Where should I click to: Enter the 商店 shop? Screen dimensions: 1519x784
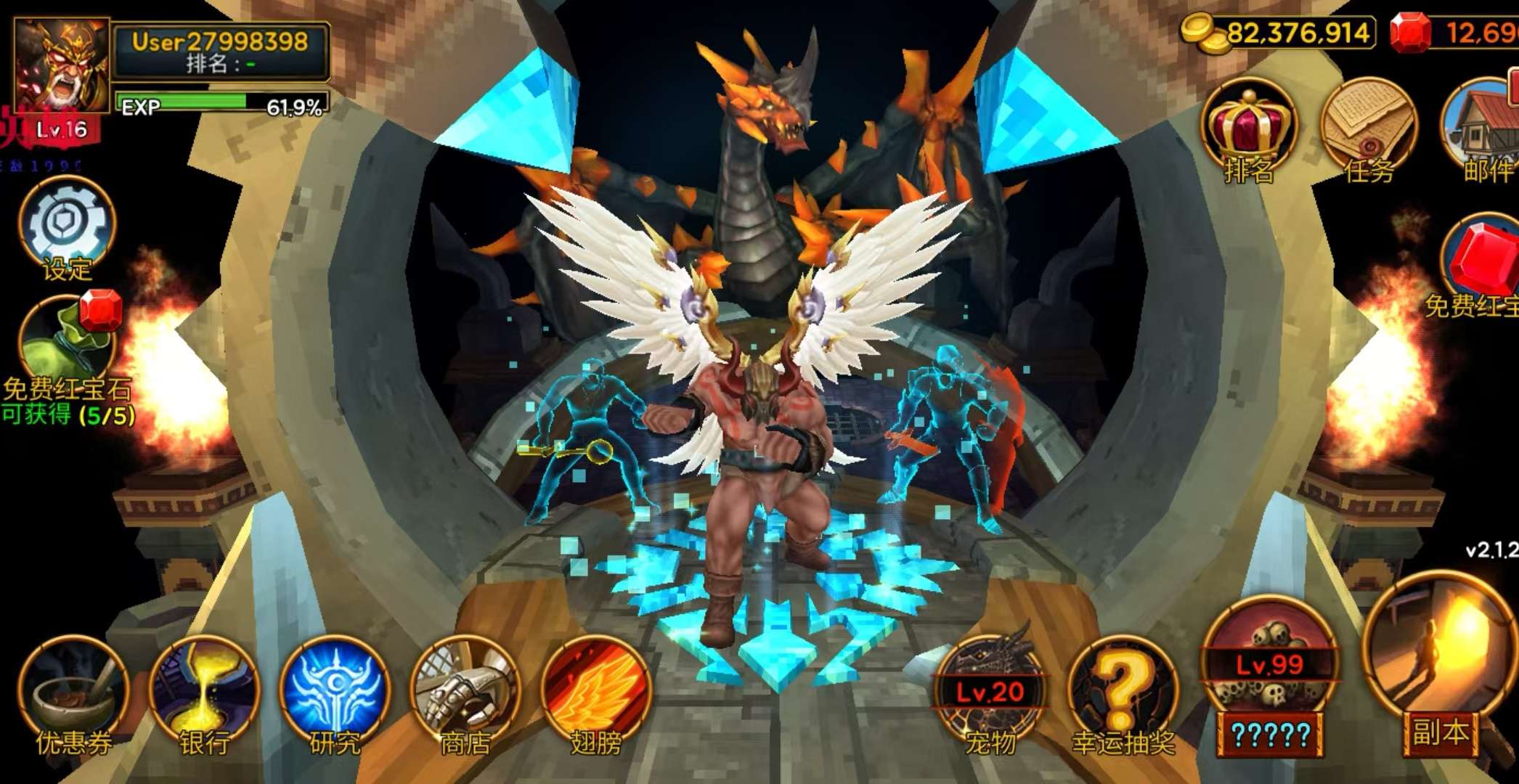tap(465, 693)
